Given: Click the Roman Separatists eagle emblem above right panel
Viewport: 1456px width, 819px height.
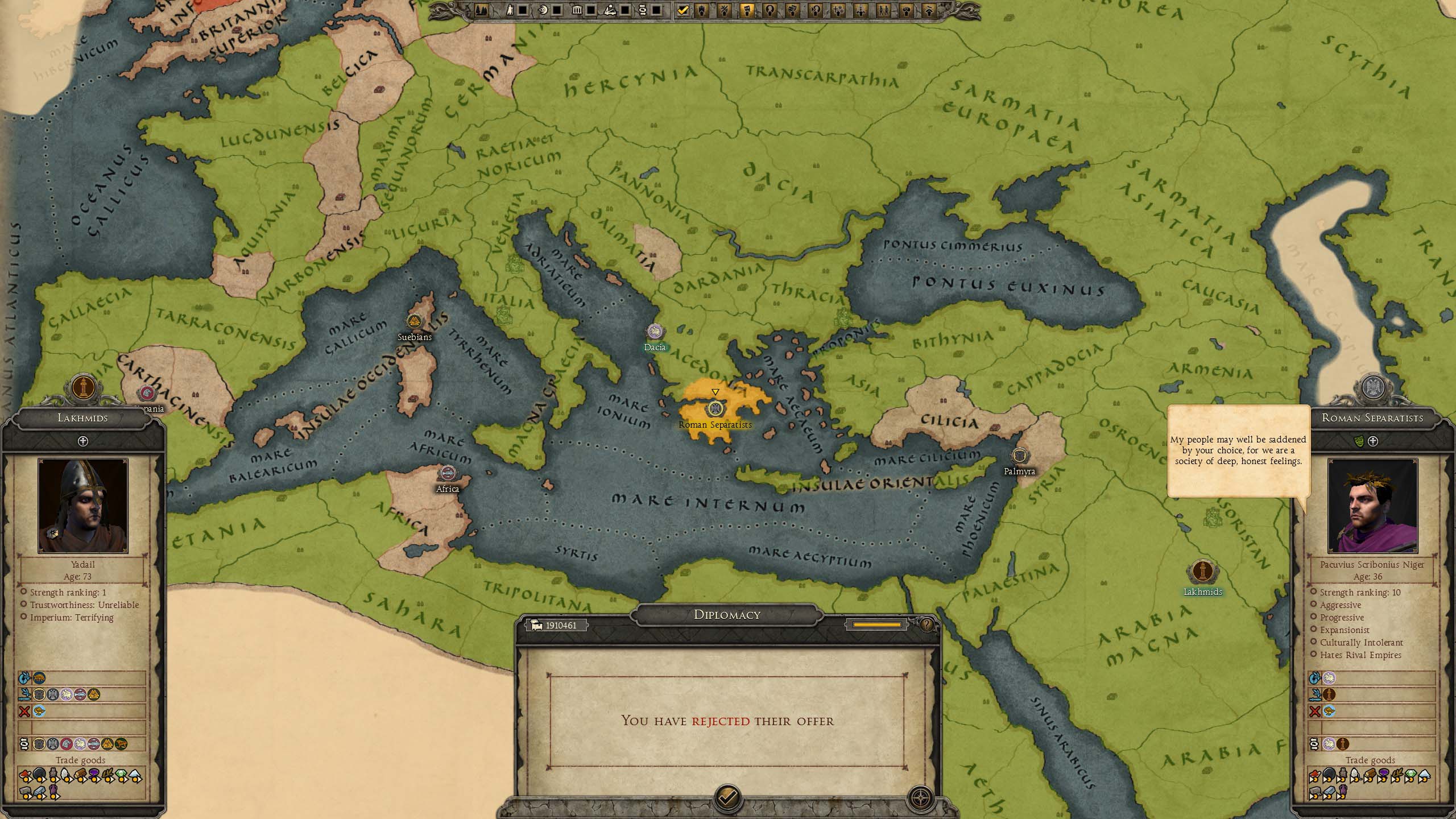Looking at the screenshot, I should click(1373, 388).
